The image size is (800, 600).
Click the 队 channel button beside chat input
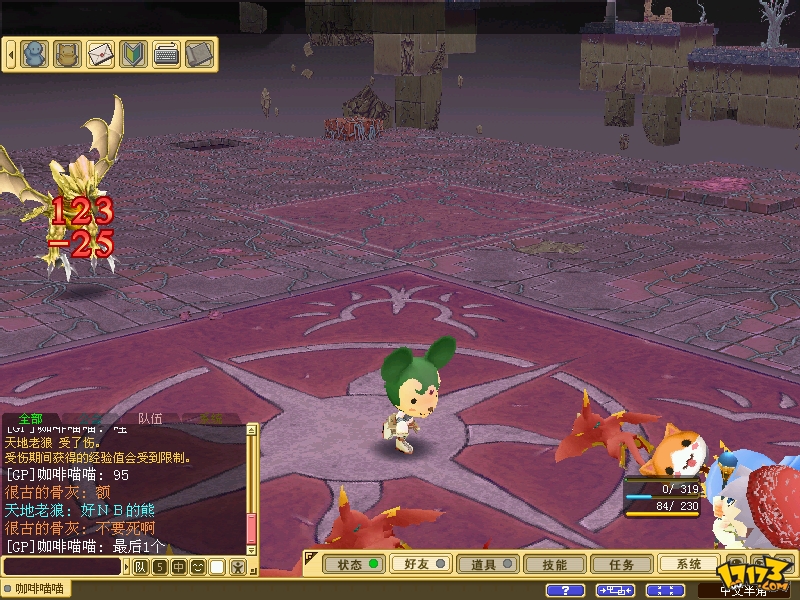click(x=141, y=567)
